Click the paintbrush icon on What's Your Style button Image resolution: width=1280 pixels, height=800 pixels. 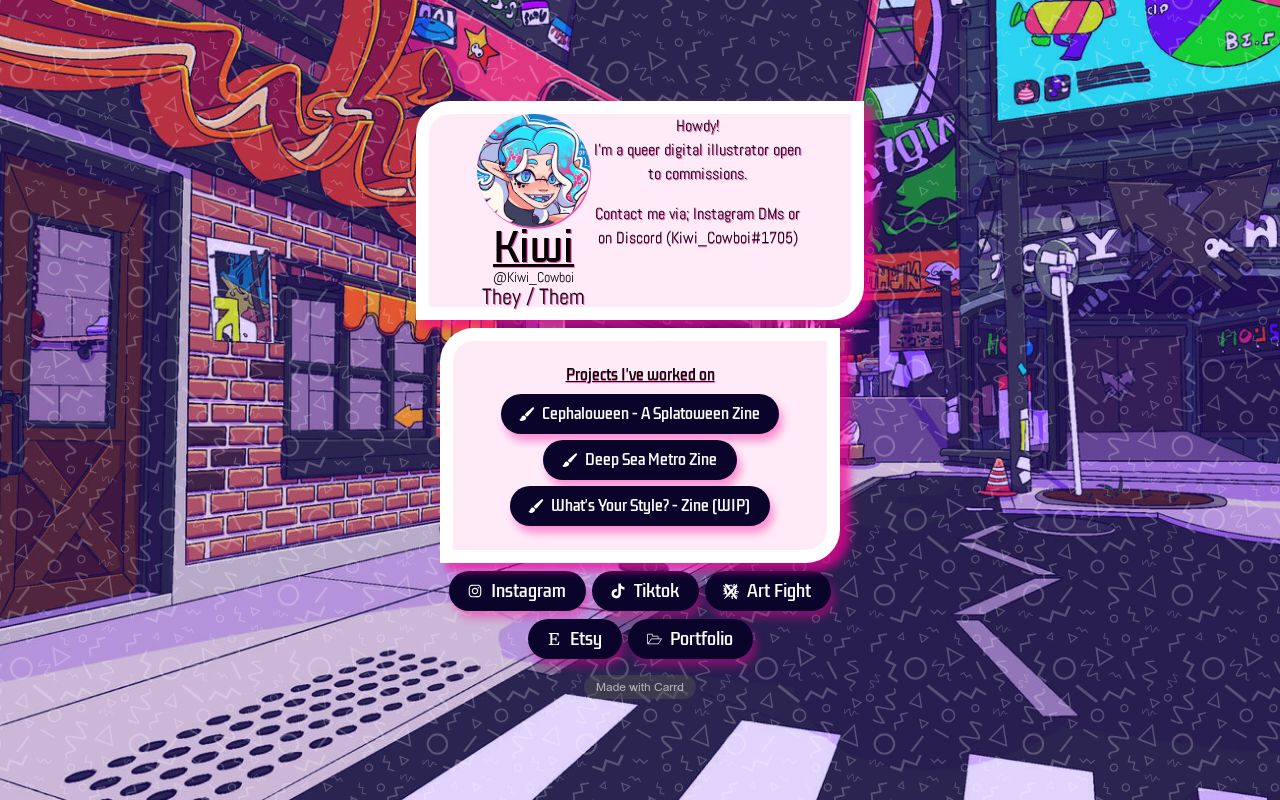[x=536, y=506]
